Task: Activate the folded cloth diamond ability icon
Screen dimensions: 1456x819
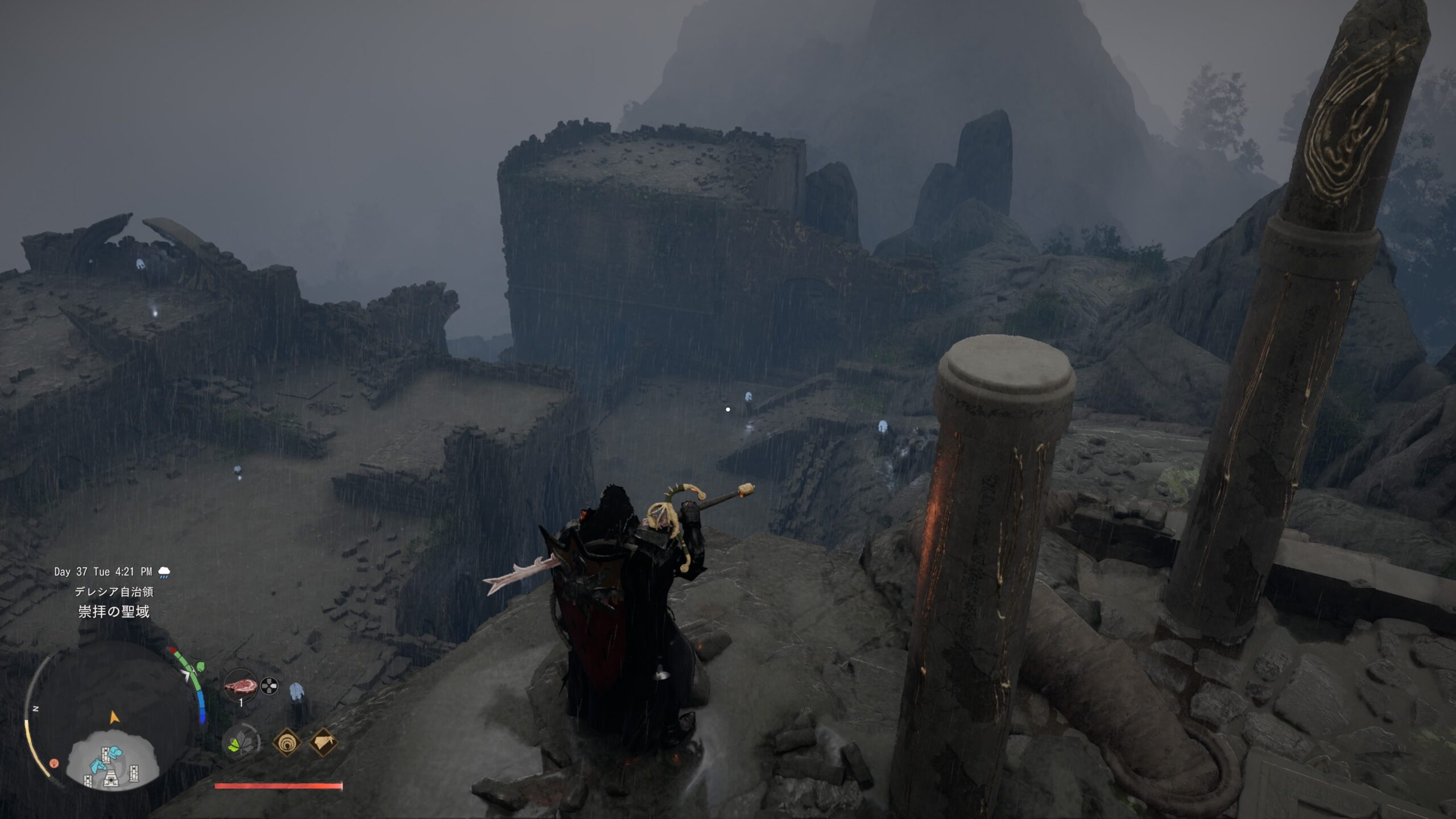Action: (323, 742)
